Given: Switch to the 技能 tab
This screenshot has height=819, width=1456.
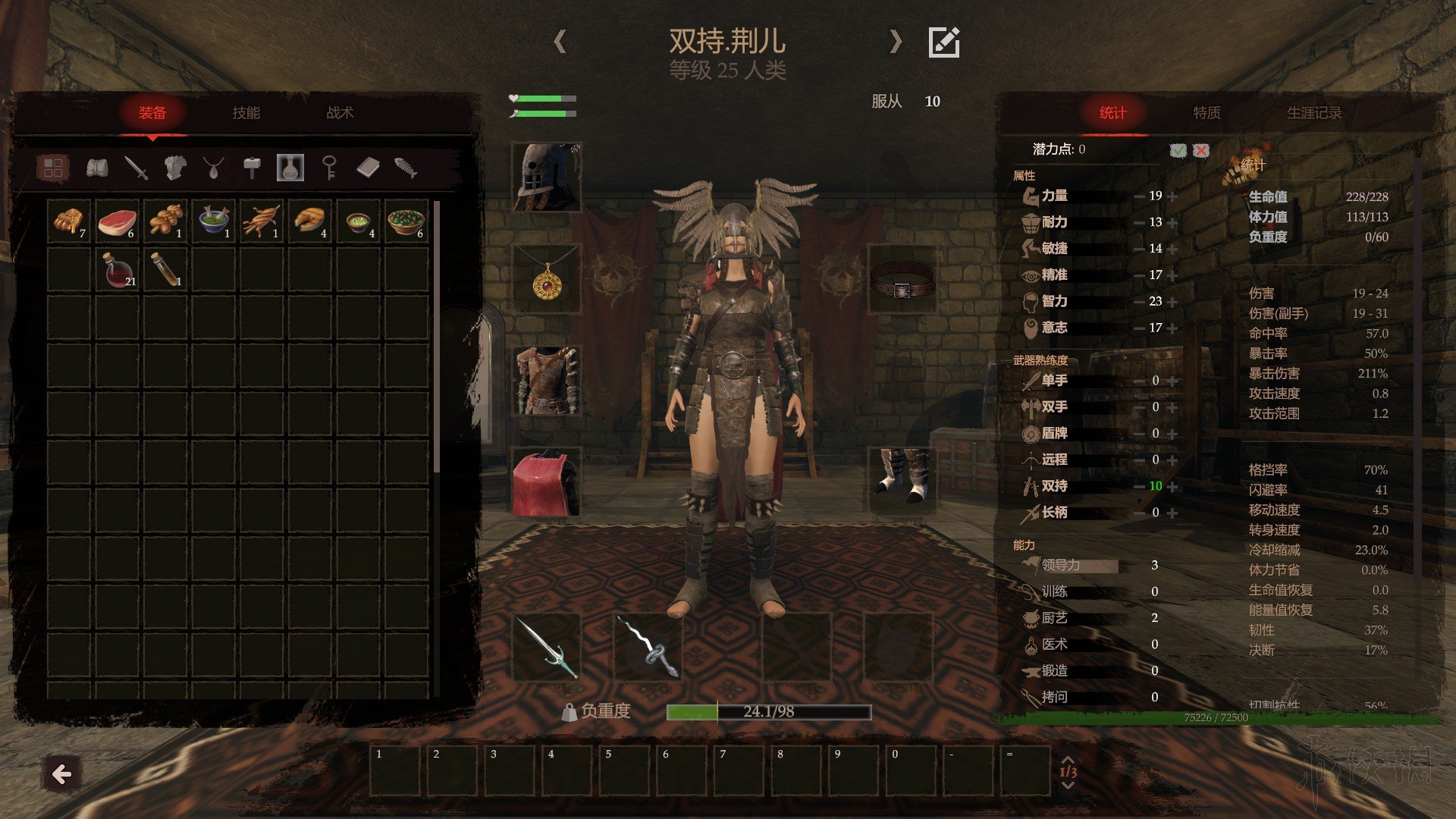Looking at the screenshot, I should coord(246,113).
